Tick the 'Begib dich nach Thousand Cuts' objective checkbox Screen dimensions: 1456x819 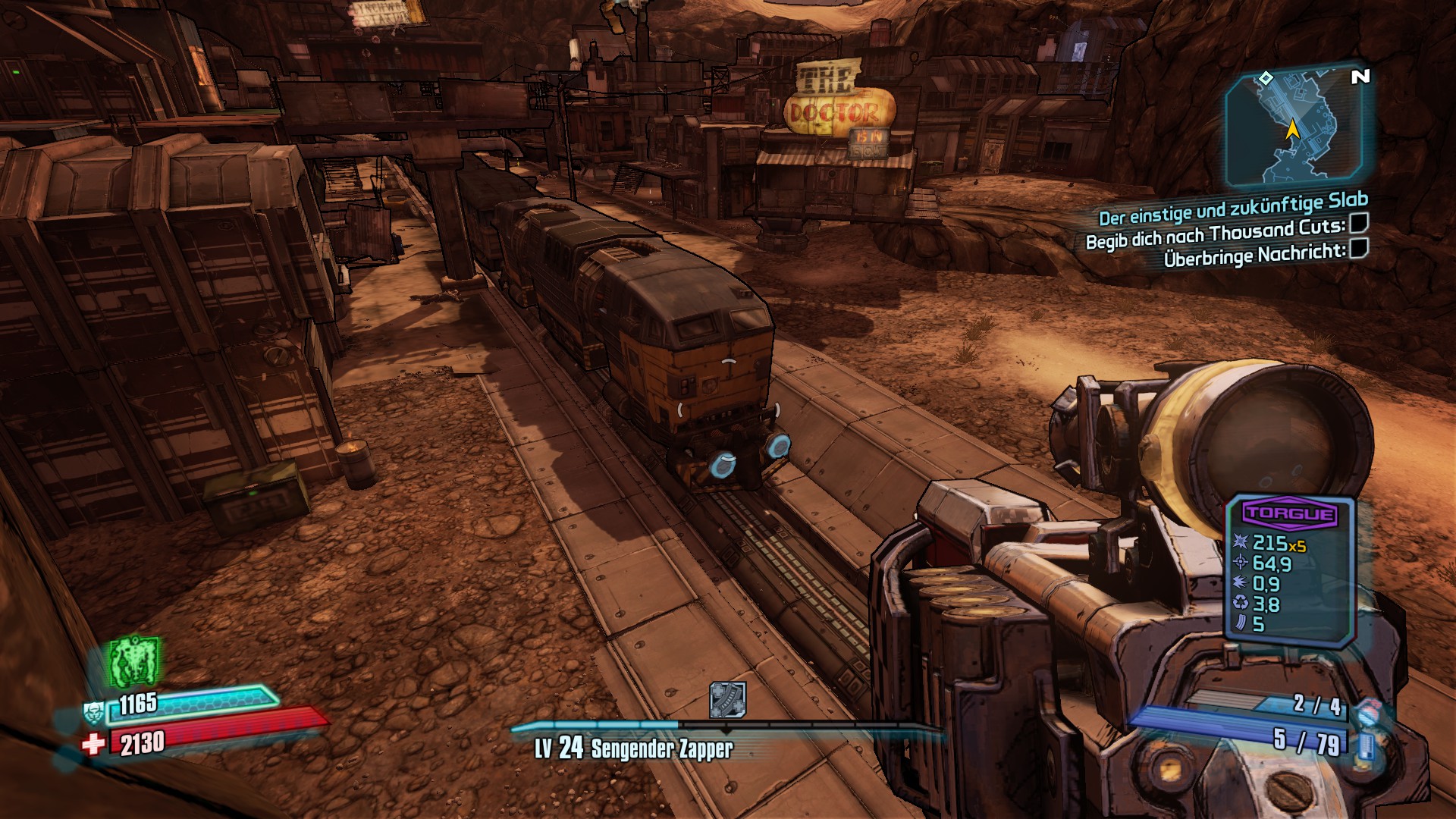1360,223
